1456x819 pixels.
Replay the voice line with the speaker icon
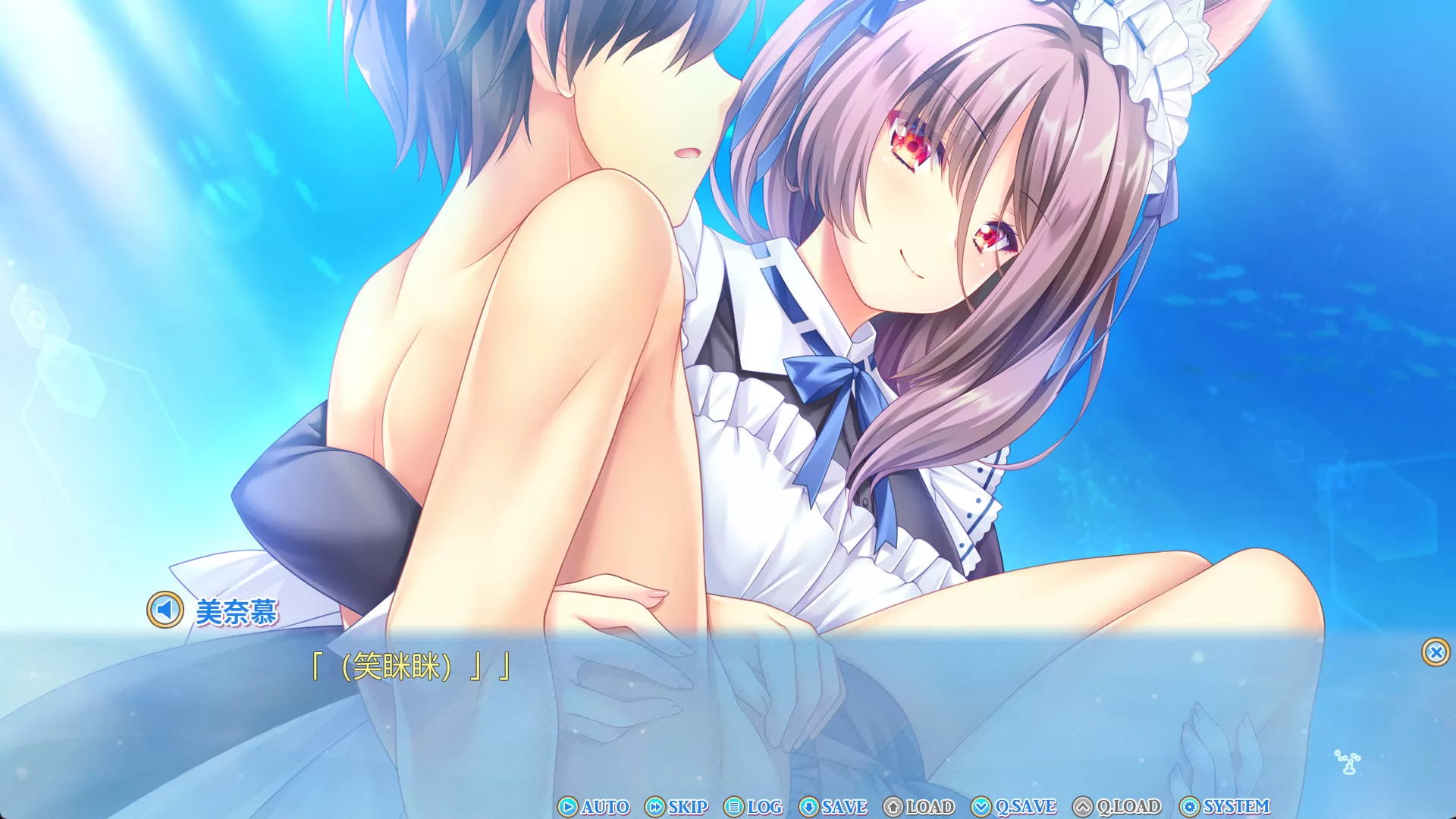pyautogui.click(x=165, y=610)
